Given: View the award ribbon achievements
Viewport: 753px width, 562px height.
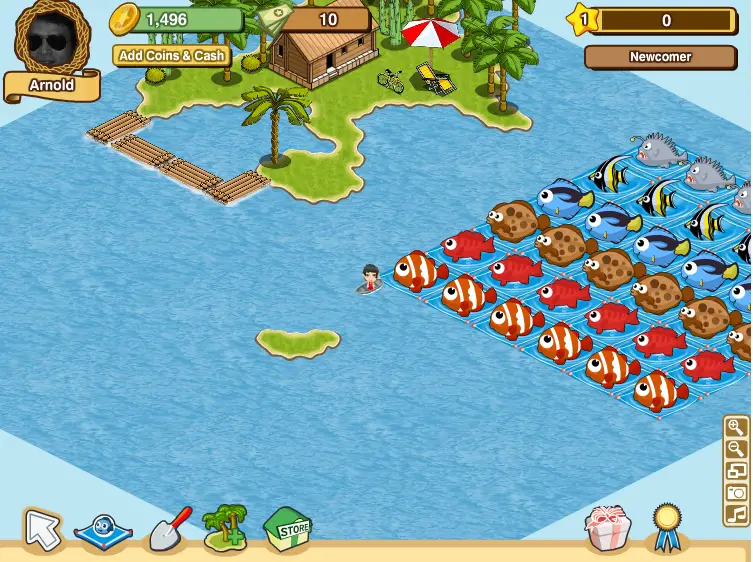Looking at the screenshot, I should [x=665, y=525].
